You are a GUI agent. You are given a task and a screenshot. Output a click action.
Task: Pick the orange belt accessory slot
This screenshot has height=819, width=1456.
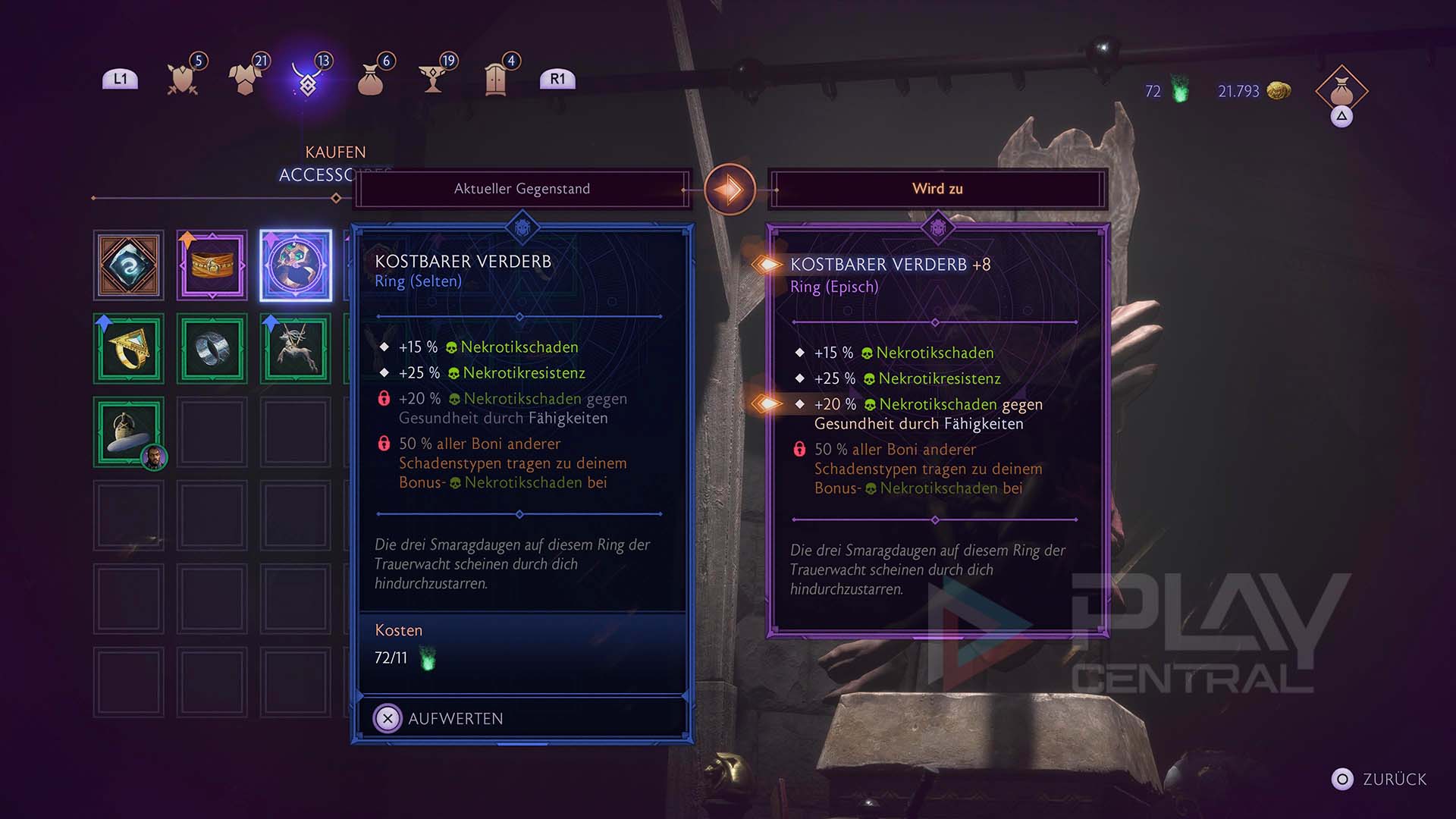[212, 265]
